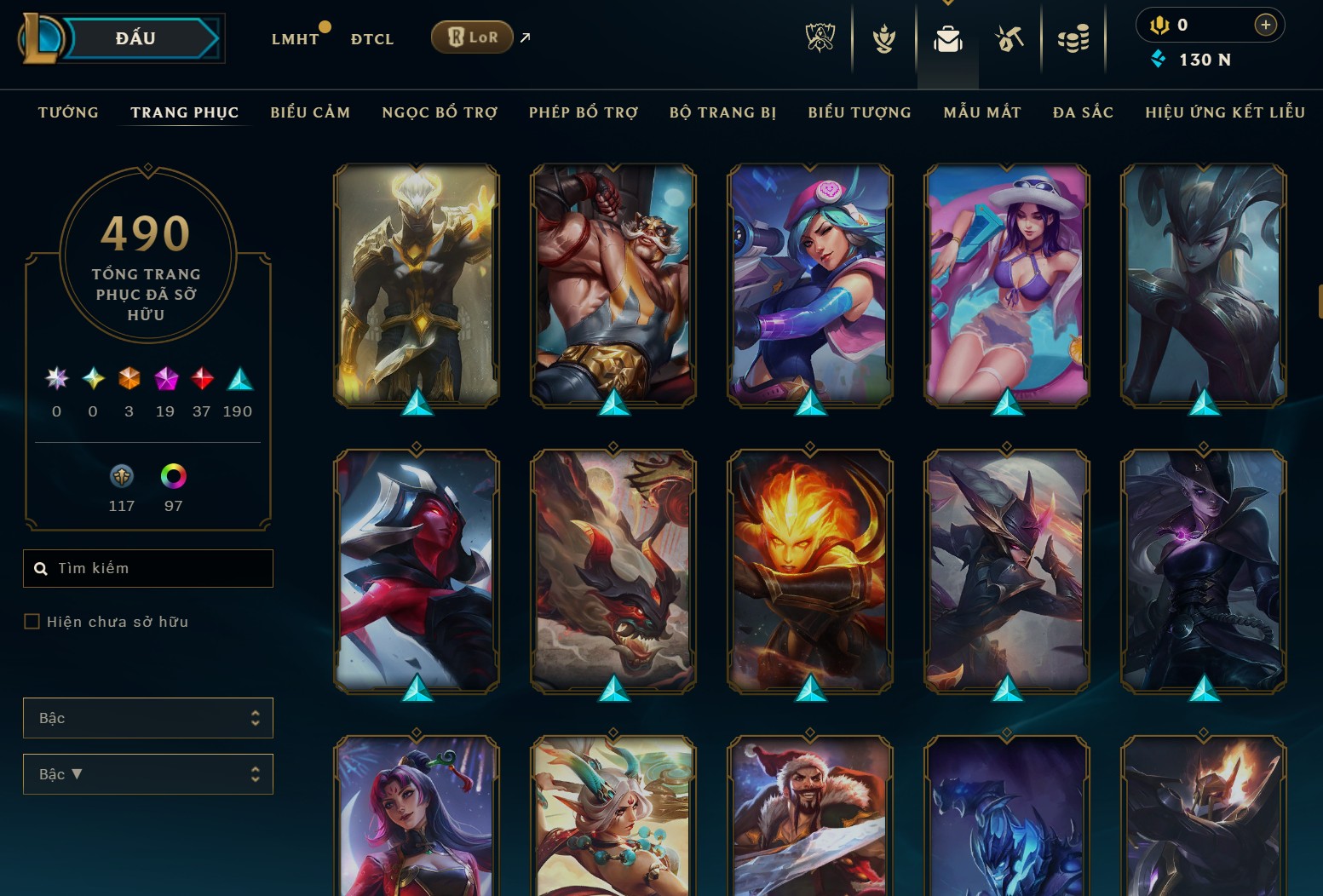Image resolution: width=1323 pixels, height=896 pixels.
Task: Click the magnifier icon in the search box
Action: coord(42,568)
